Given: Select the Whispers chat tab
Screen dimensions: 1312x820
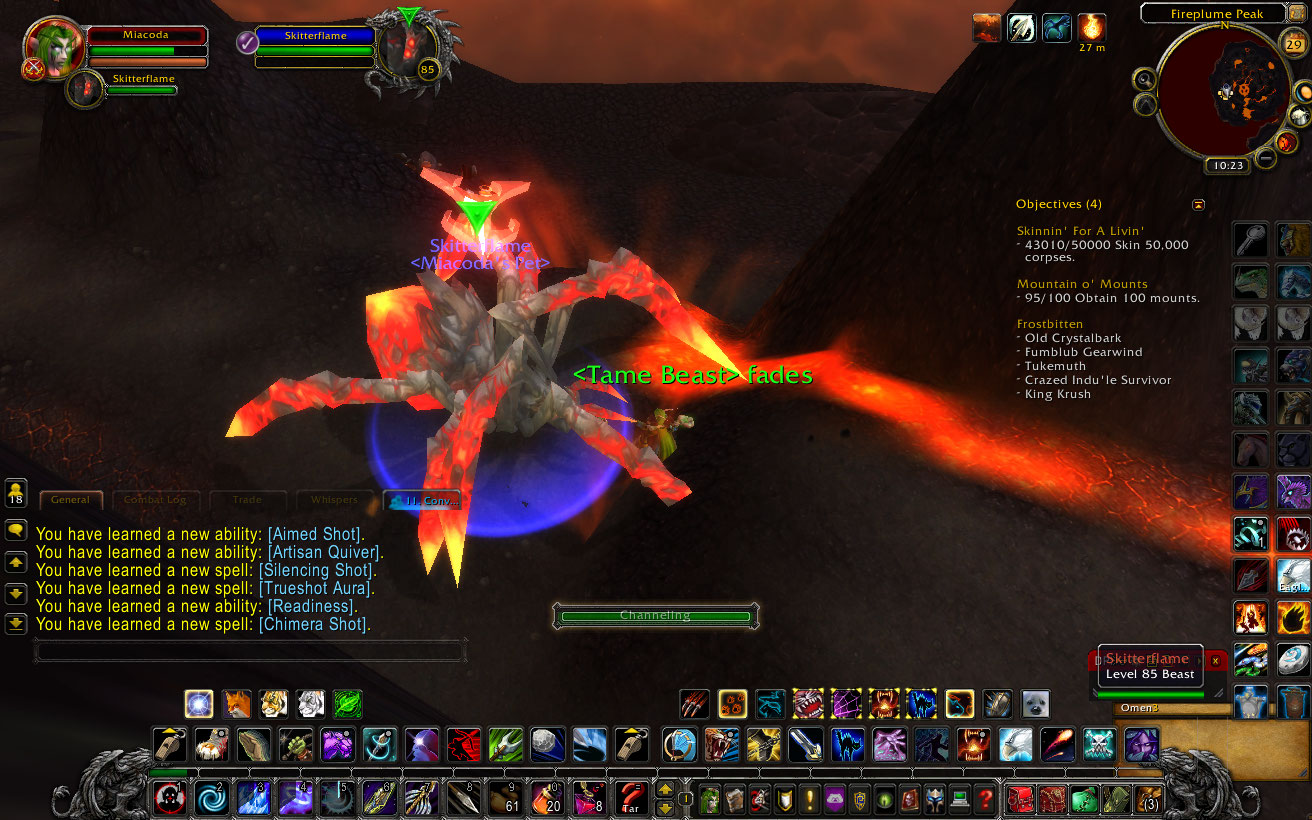Looking at the screenshot, I should tap(334, 499).
